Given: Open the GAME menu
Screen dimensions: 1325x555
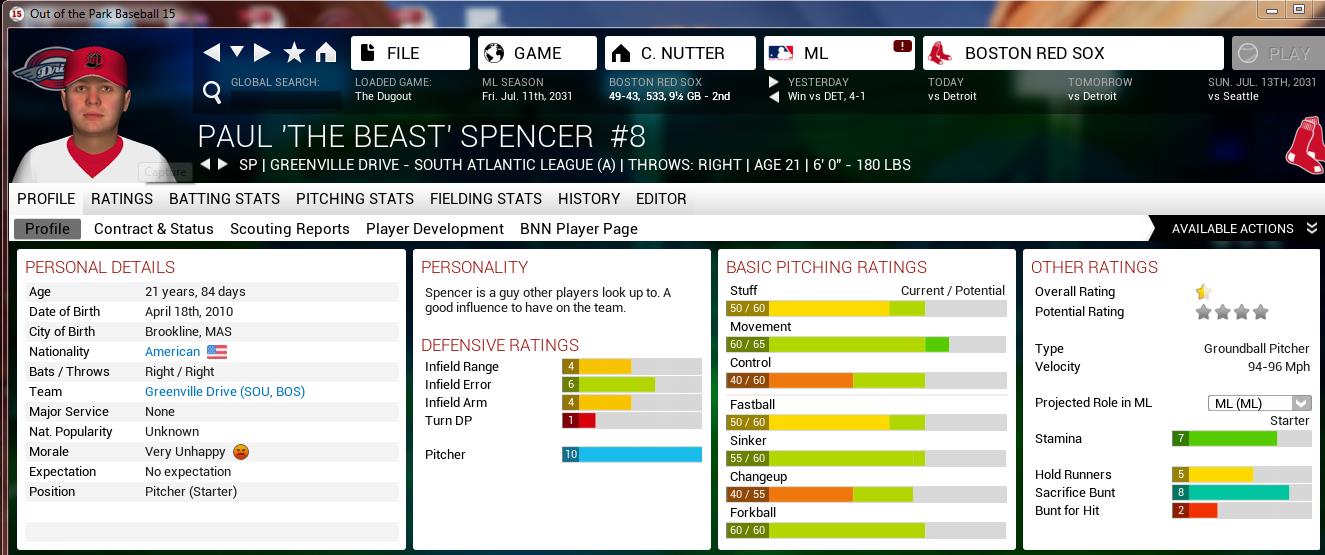Looking at the screenshot, I should 537,53.
